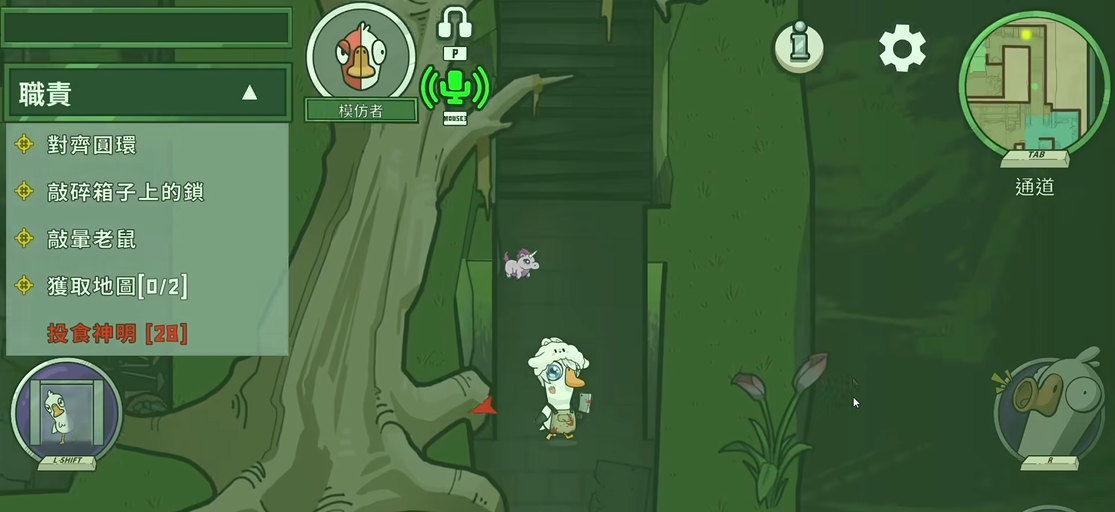Select the 對齊圓環 task entry
1115x512 pixels.
(91, 145)
